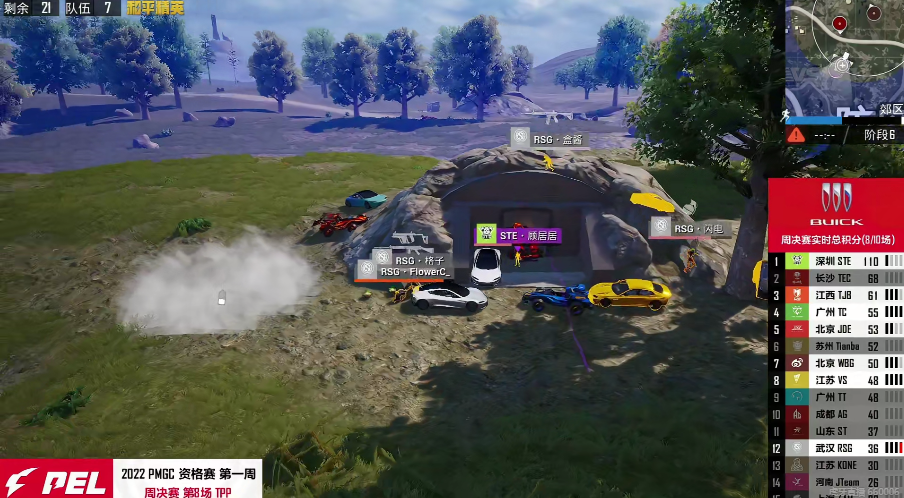This screenshot has width=904, height=498.
Task: Select the RSG·FlowerC_ player nameplate
Action: click(x=404, y=271)
